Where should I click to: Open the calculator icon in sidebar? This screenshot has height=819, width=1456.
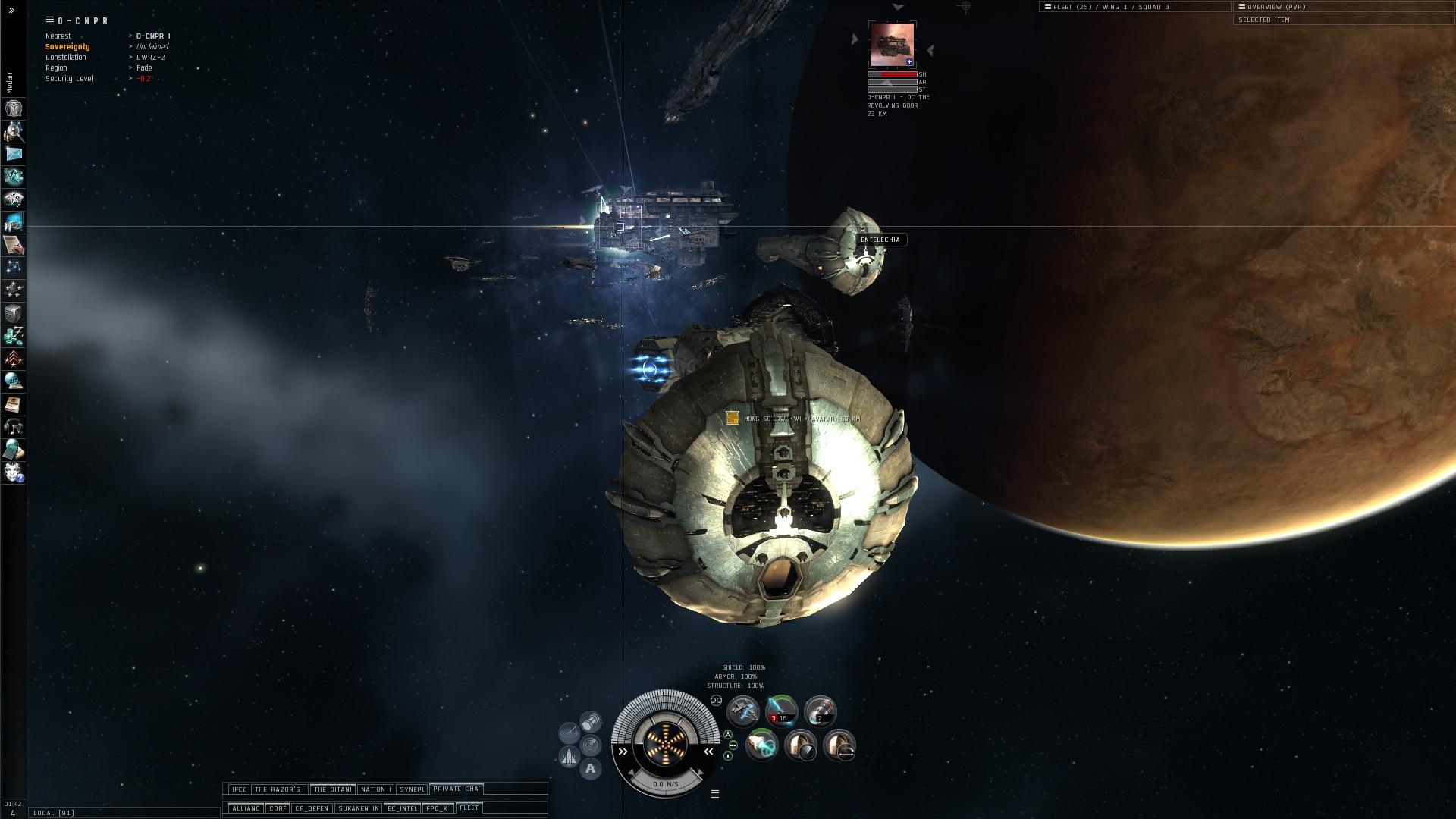point(14,450)
